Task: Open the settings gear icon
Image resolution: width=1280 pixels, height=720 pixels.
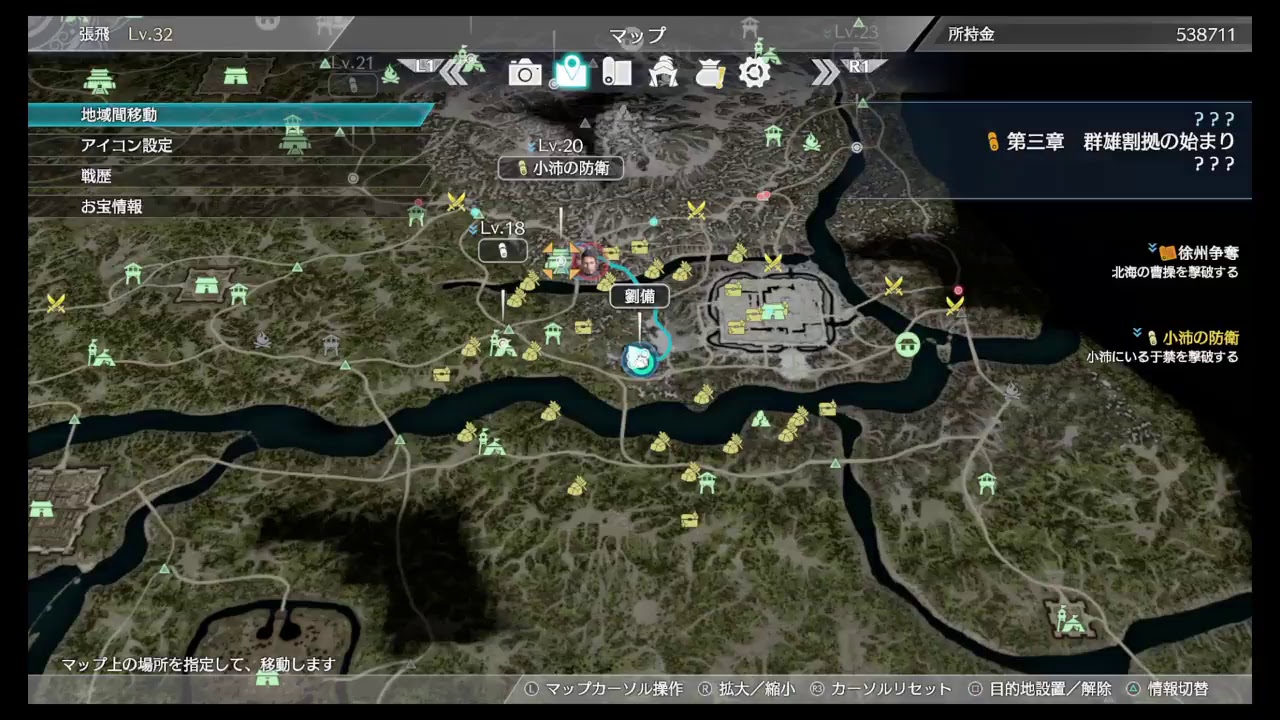Action: (755, 72)
